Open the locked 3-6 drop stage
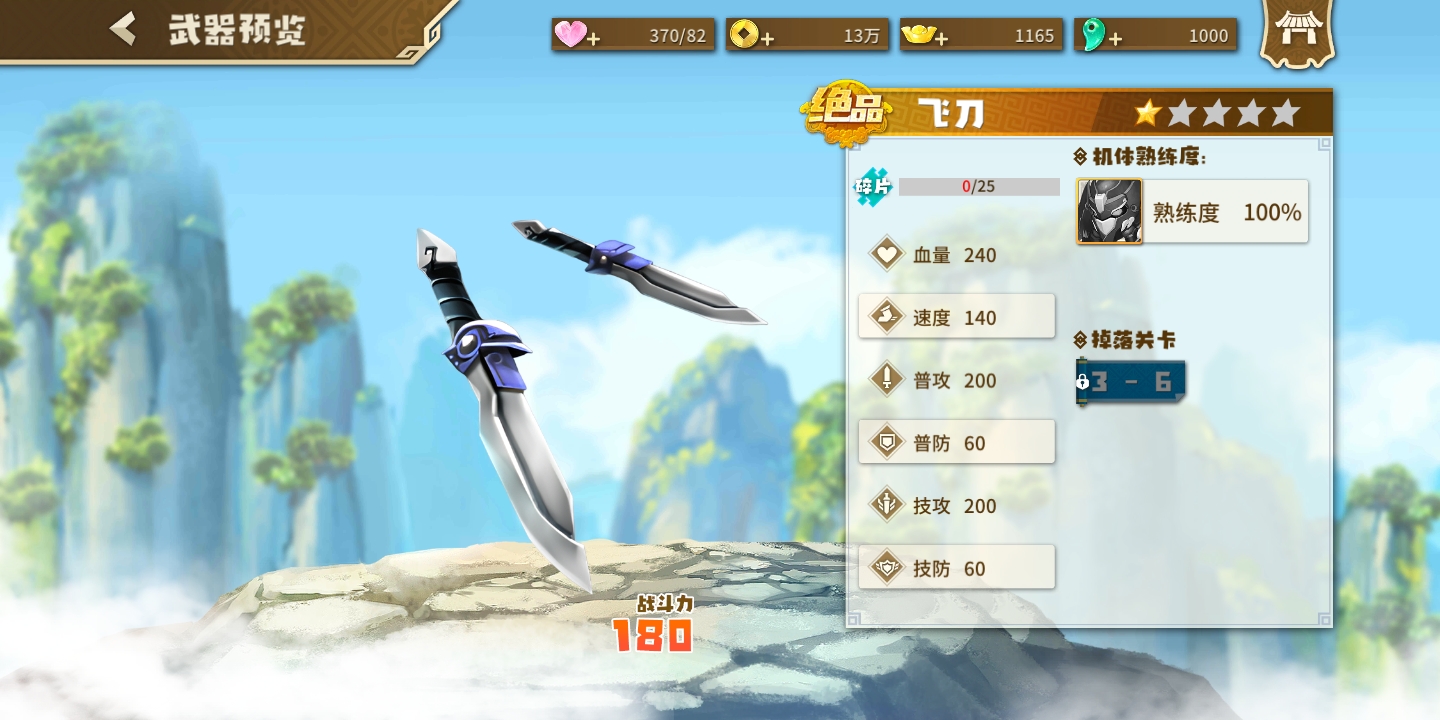Image resolution: width=1440 pixels, height=720 pixels. tap(1131, 382)
